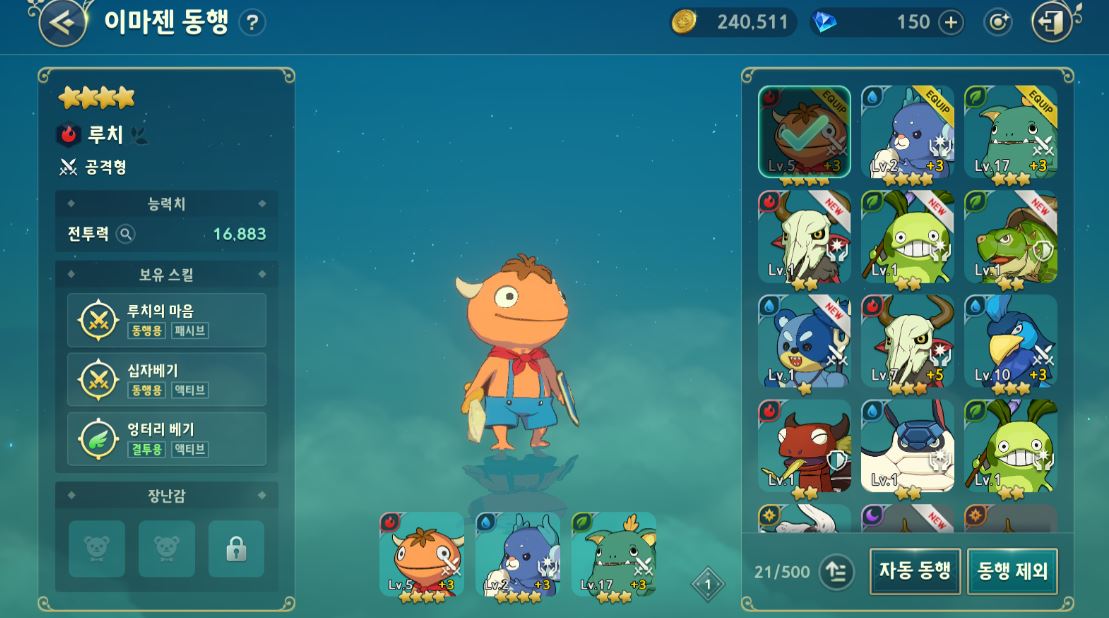Screen dimensions: 1109x618
Task: Go back with the arrow button
Action: 62,22
